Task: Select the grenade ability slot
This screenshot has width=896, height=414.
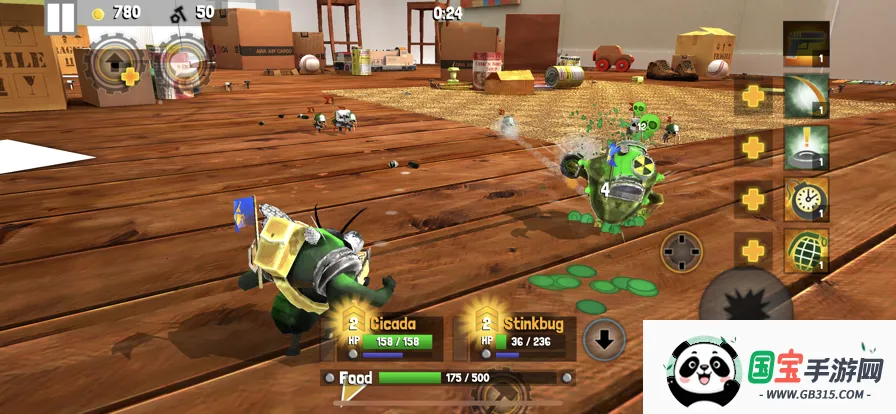Action: click(x=806, y=250)
